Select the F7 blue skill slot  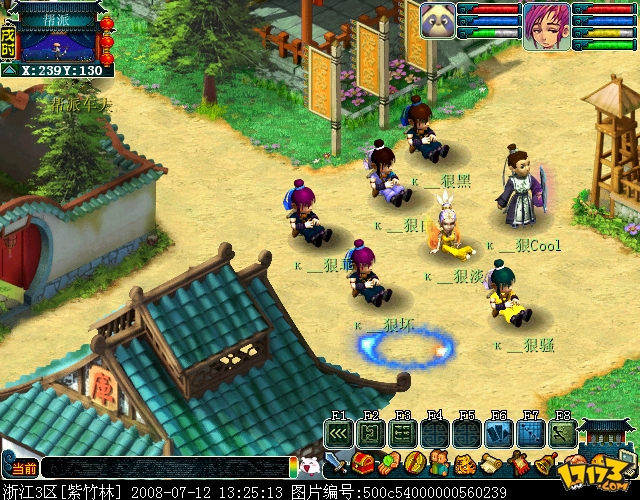[531, 434]
